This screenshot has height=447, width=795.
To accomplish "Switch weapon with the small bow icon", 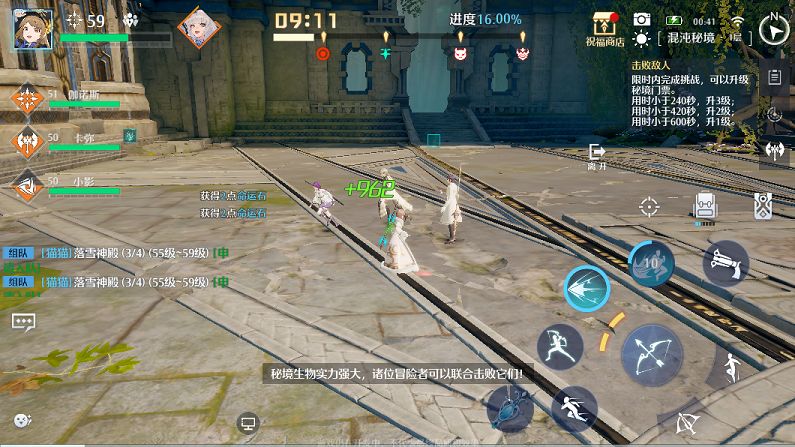I will point(688,421).
